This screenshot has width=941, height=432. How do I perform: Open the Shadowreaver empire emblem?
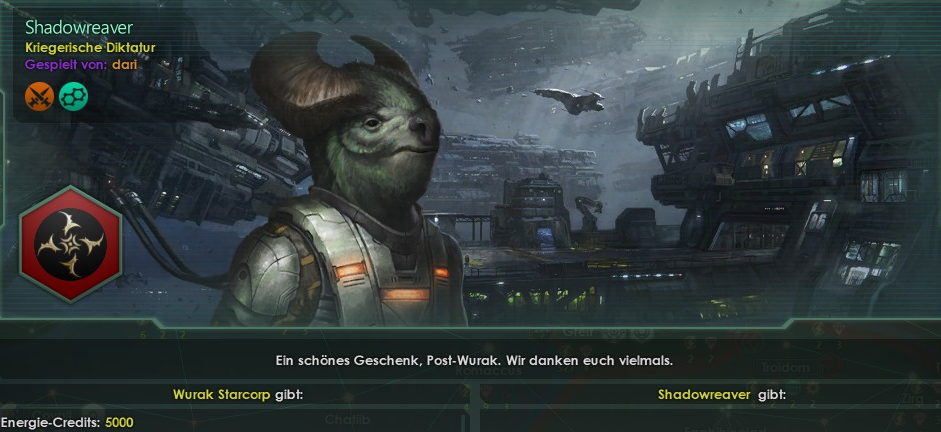(x=70, y=243)
